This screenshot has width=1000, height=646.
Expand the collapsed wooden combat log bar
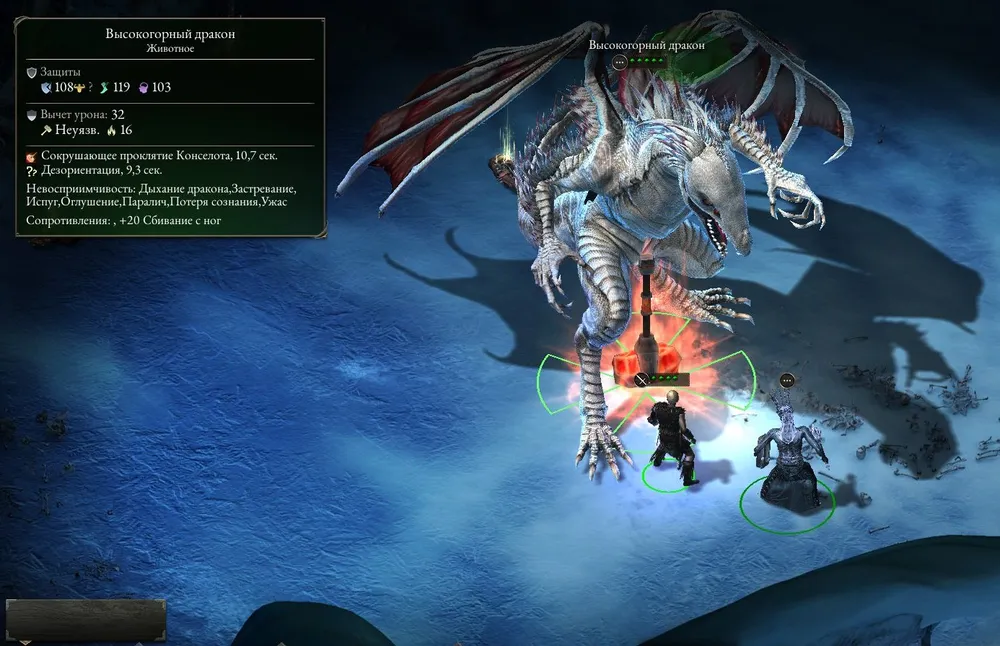[86, 620]
